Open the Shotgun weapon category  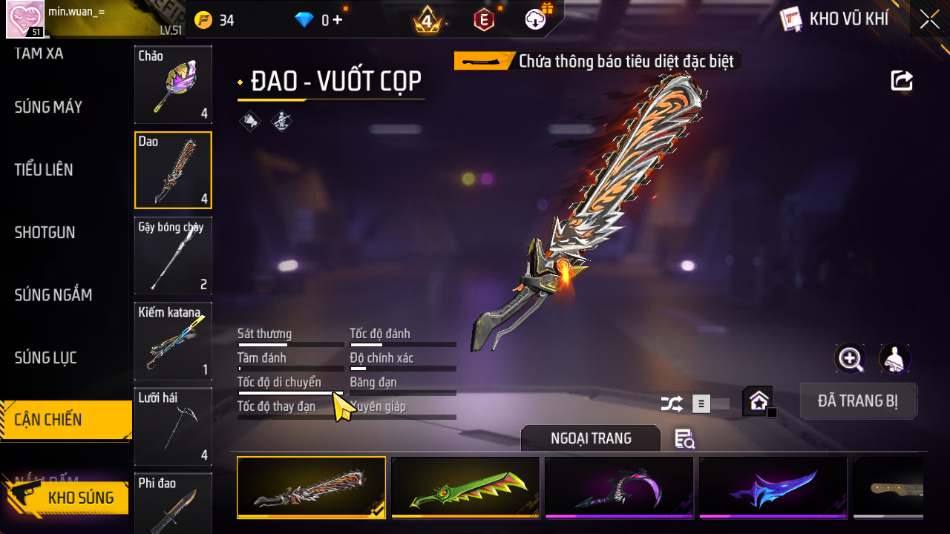click(45, 232)
